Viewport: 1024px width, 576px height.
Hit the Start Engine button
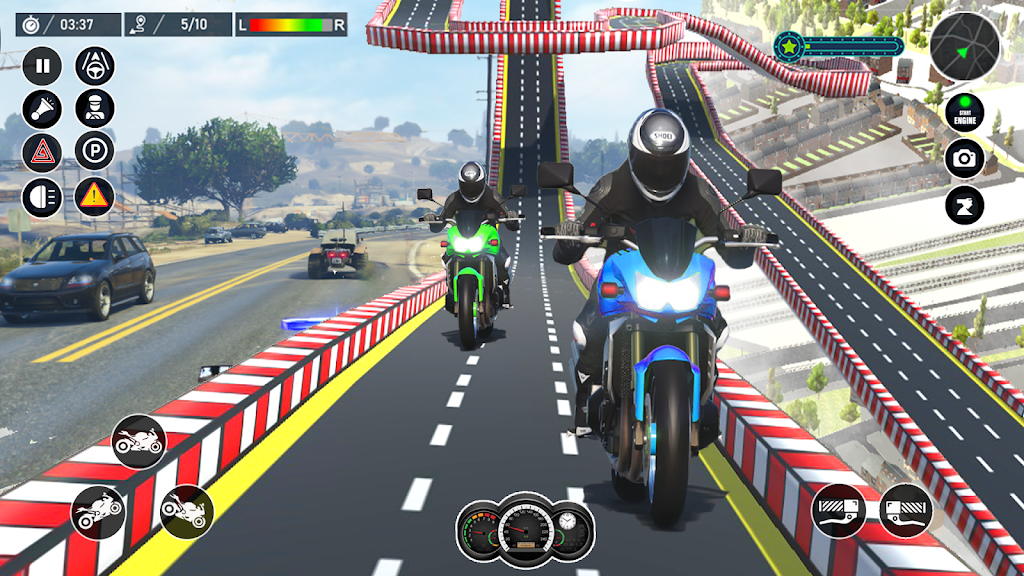pyautogui.click(x=965, y=112)
